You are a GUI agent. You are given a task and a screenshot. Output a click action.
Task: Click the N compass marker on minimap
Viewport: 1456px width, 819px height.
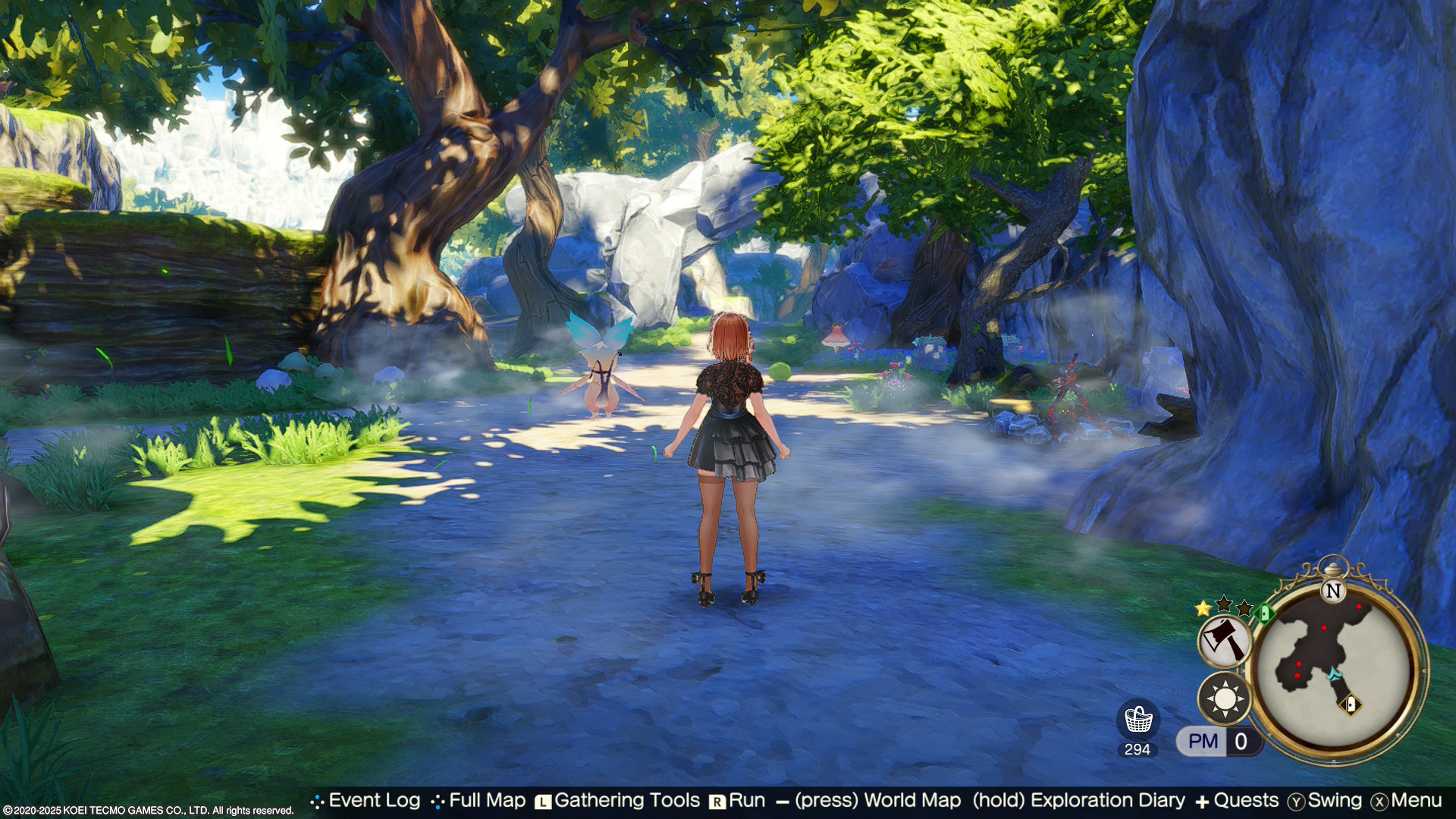(1332, 591)
